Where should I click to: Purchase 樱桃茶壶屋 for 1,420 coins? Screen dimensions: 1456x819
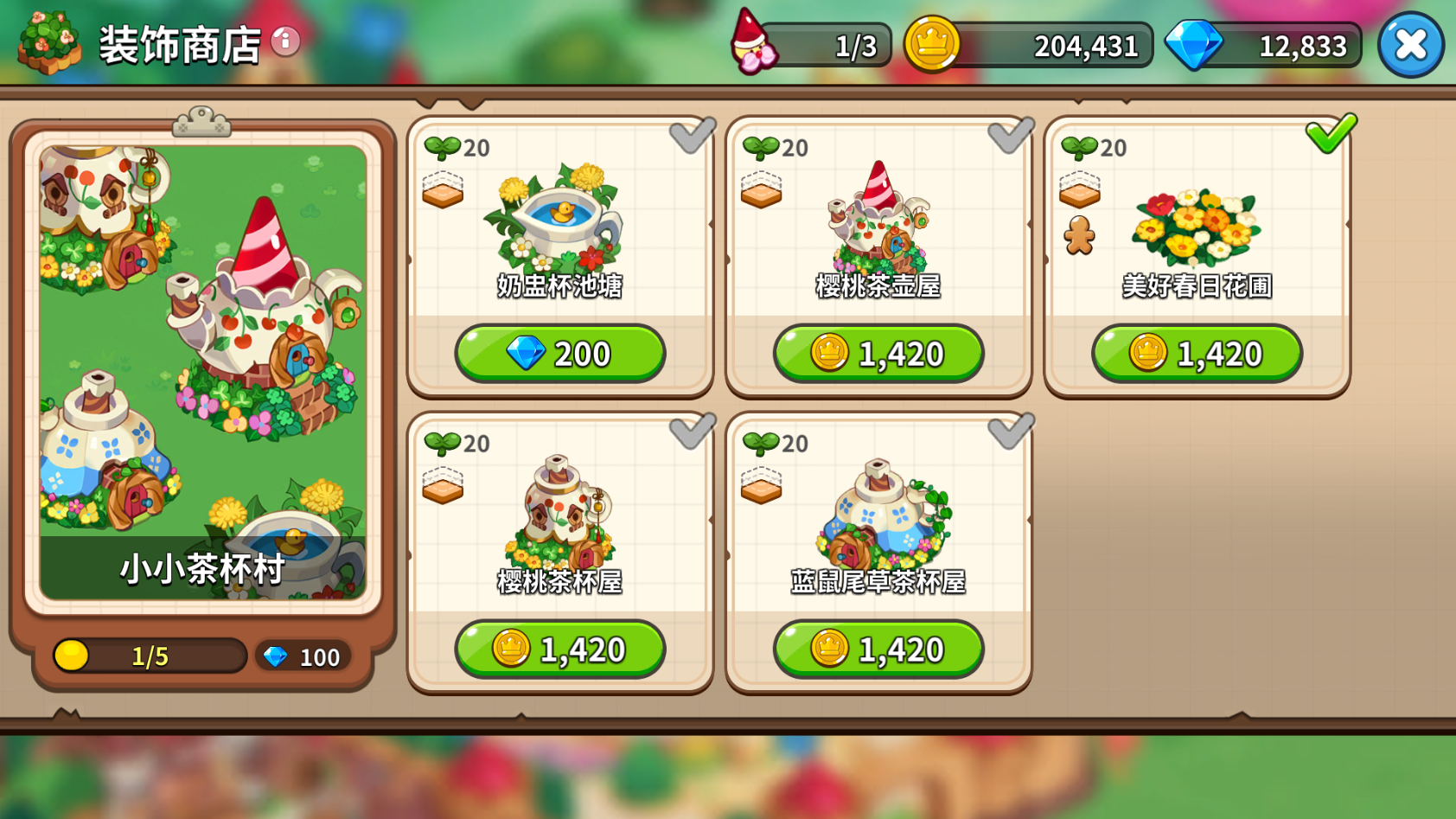pos(878,353)
